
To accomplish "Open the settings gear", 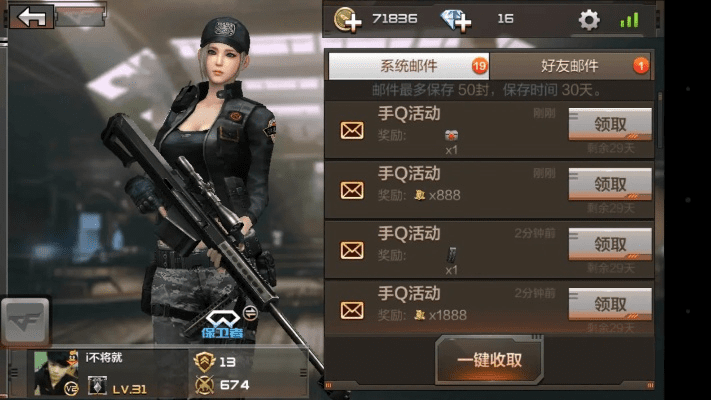I will tap(590, 19).
